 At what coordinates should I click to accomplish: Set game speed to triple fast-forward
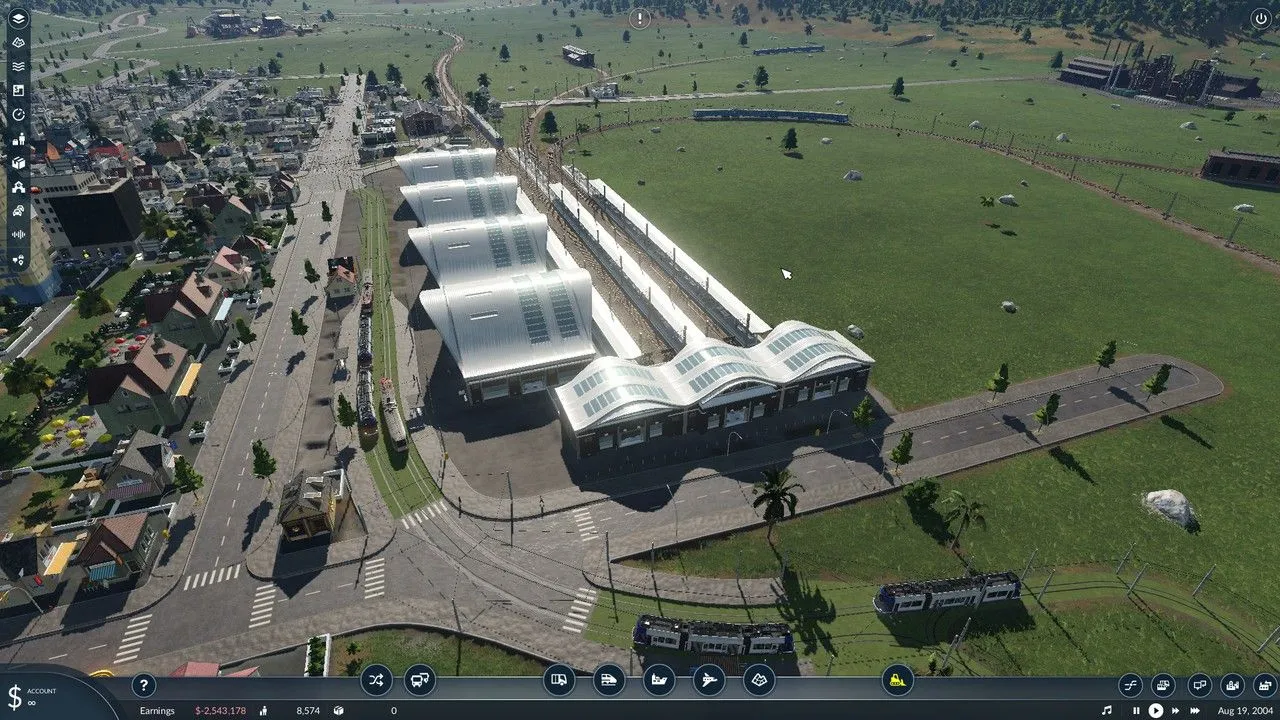[x=1195, y=711]
